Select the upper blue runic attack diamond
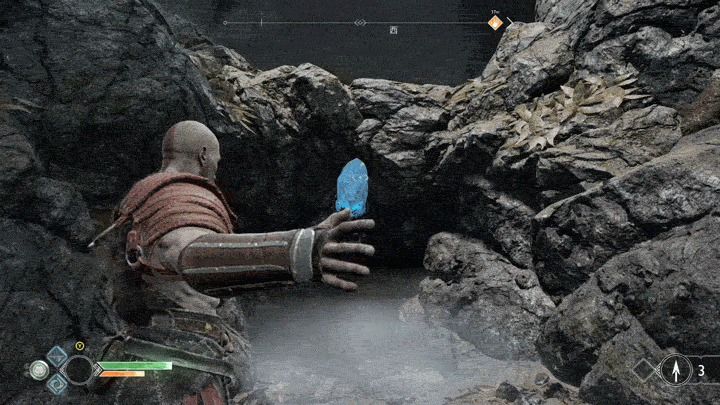 tap(57, 354)
